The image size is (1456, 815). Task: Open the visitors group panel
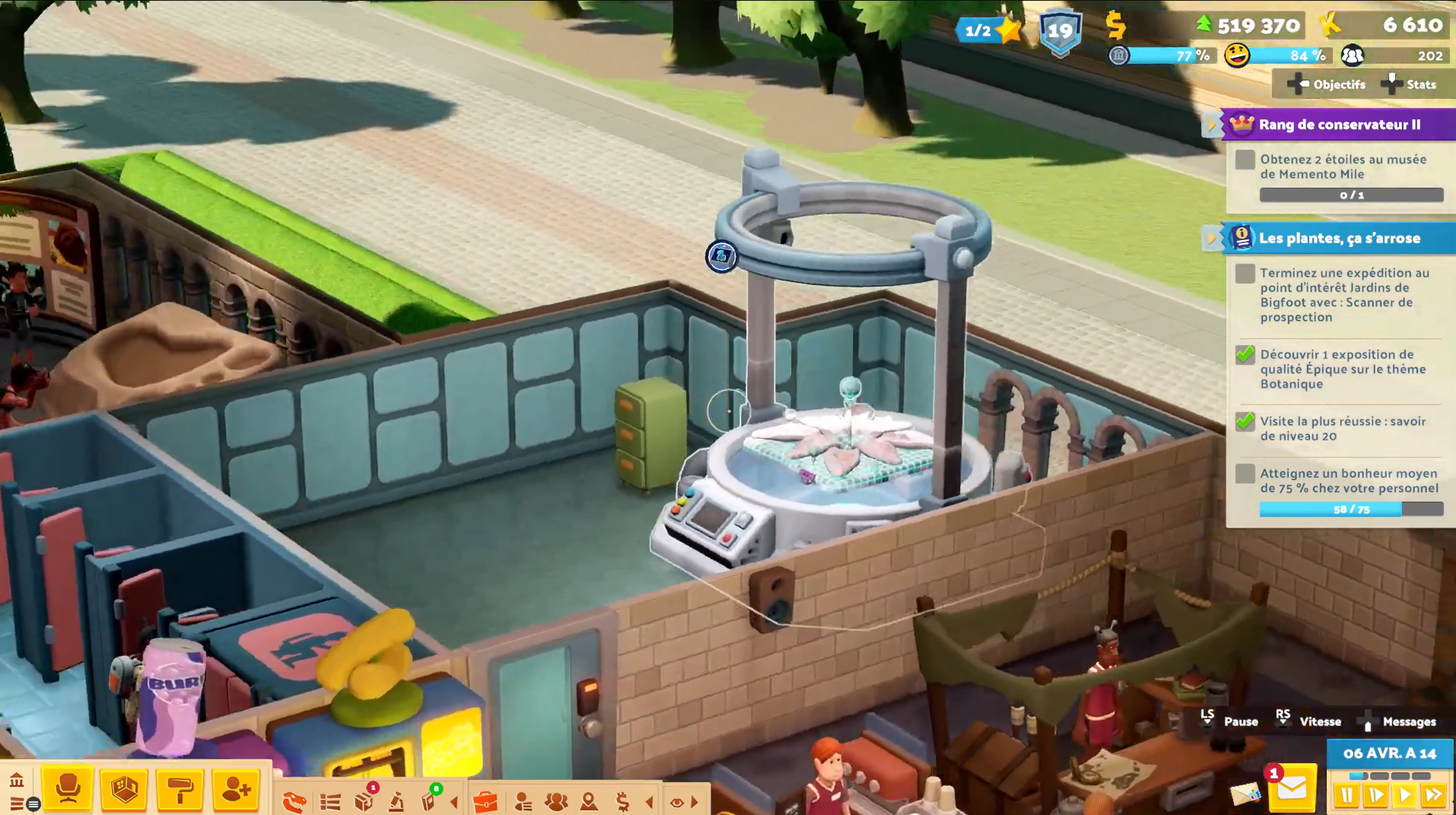pyautogui.click(x=556, y=802)
